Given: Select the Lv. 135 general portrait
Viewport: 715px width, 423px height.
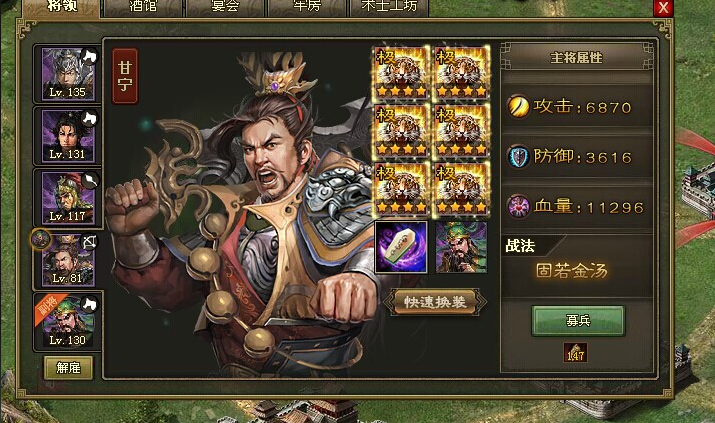Looking at the screenshot, I should 68,73.
